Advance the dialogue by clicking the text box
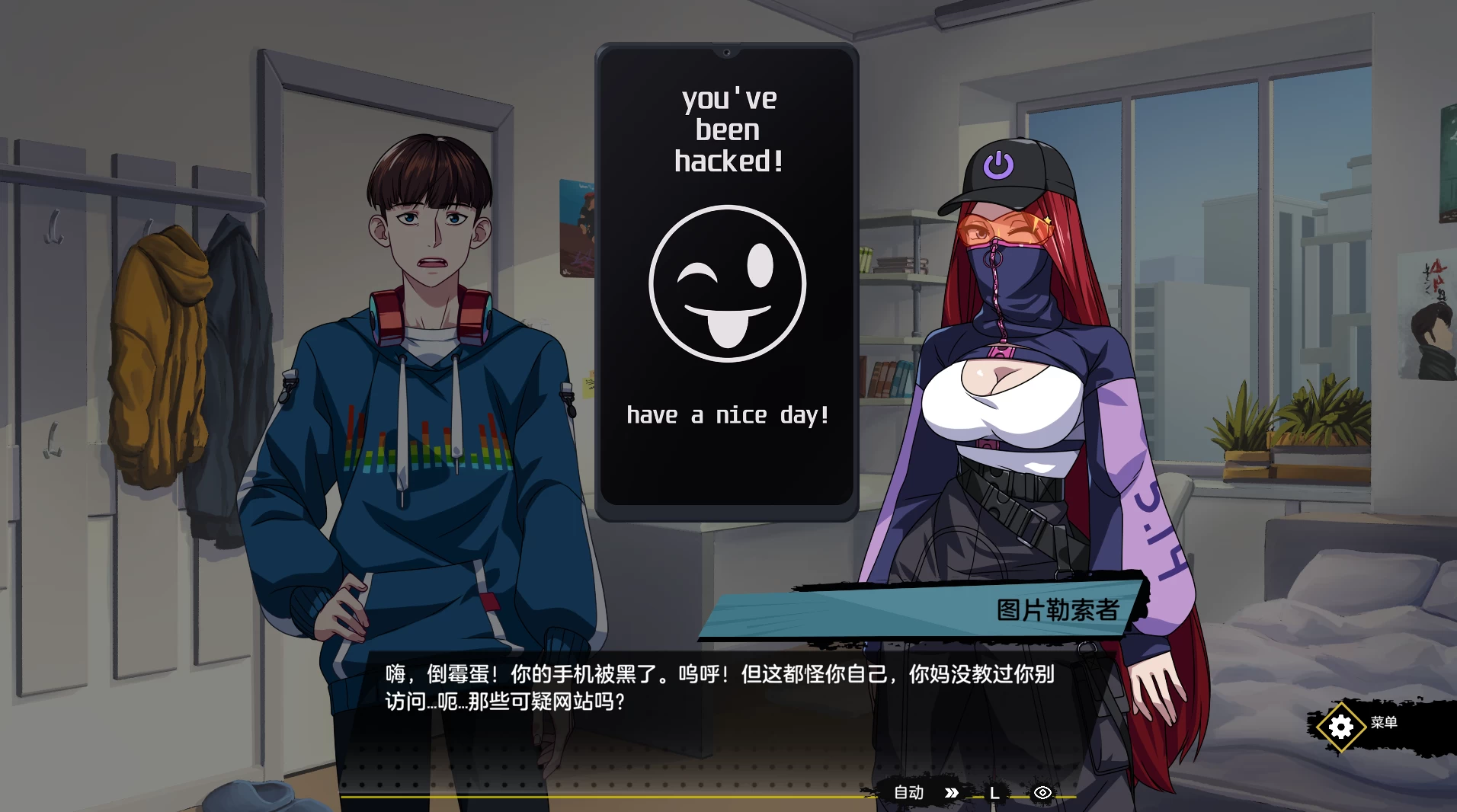The height and width of the screenshot is (812, 1457). click(724, 689)
